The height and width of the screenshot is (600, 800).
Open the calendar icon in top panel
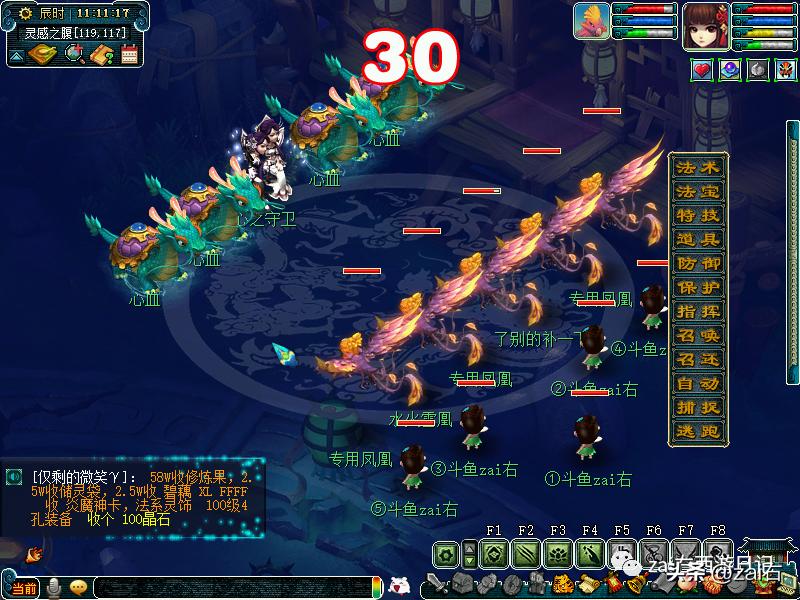129,55
